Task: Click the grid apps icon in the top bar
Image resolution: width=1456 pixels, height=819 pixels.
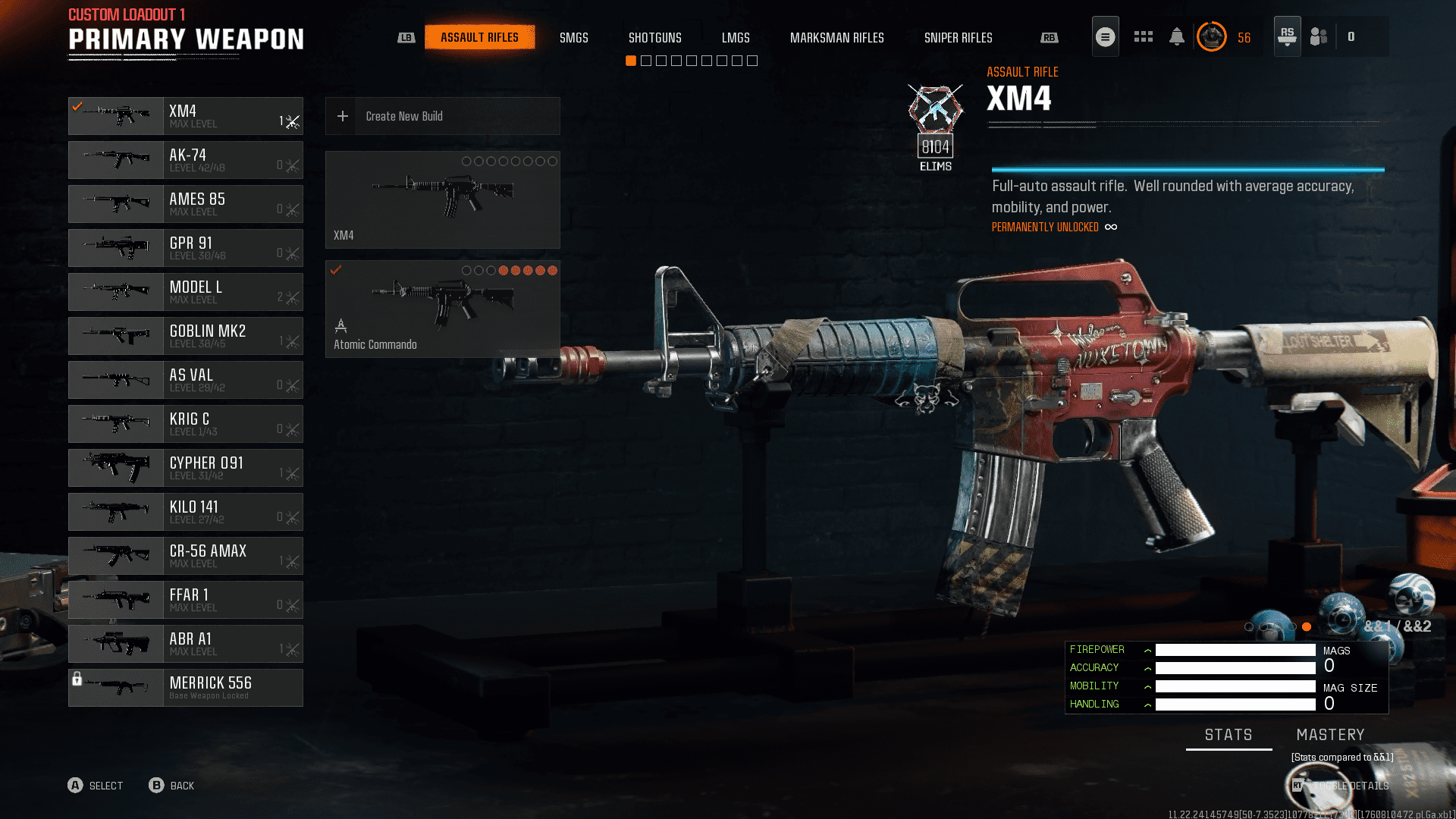Action: [x=1143, y=36]
